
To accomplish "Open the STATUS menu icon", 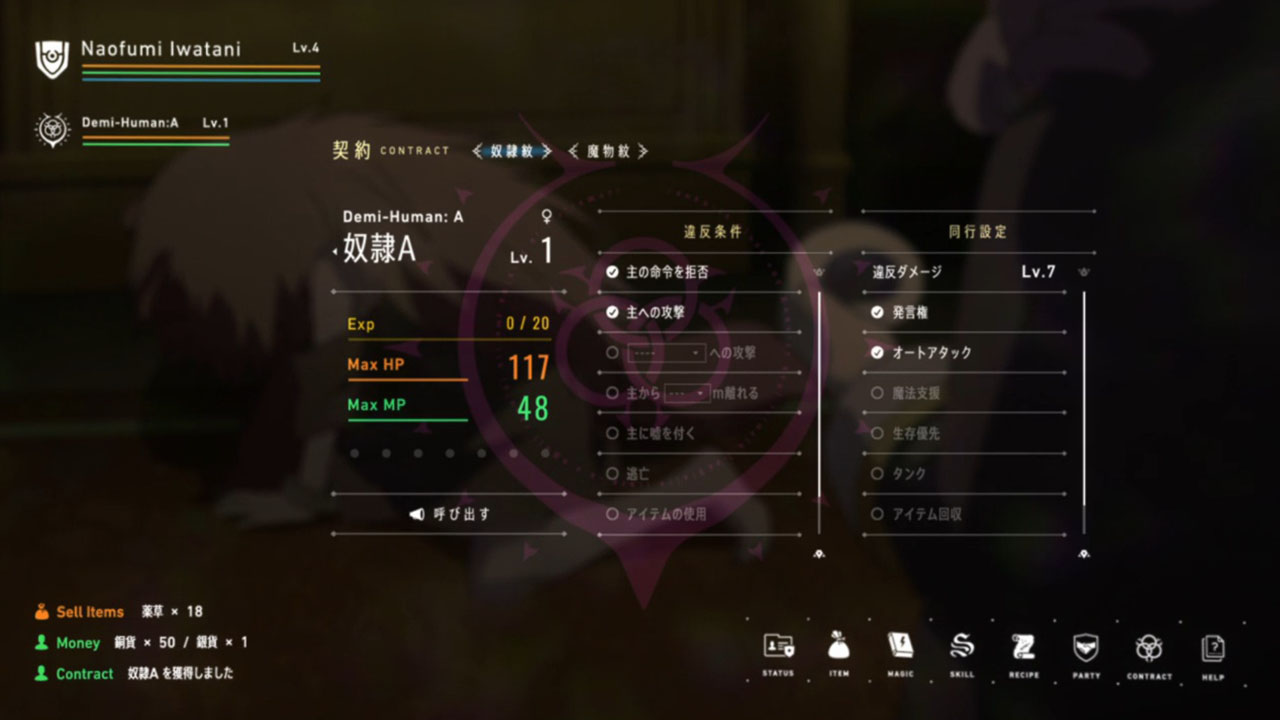I will [777, 648].
